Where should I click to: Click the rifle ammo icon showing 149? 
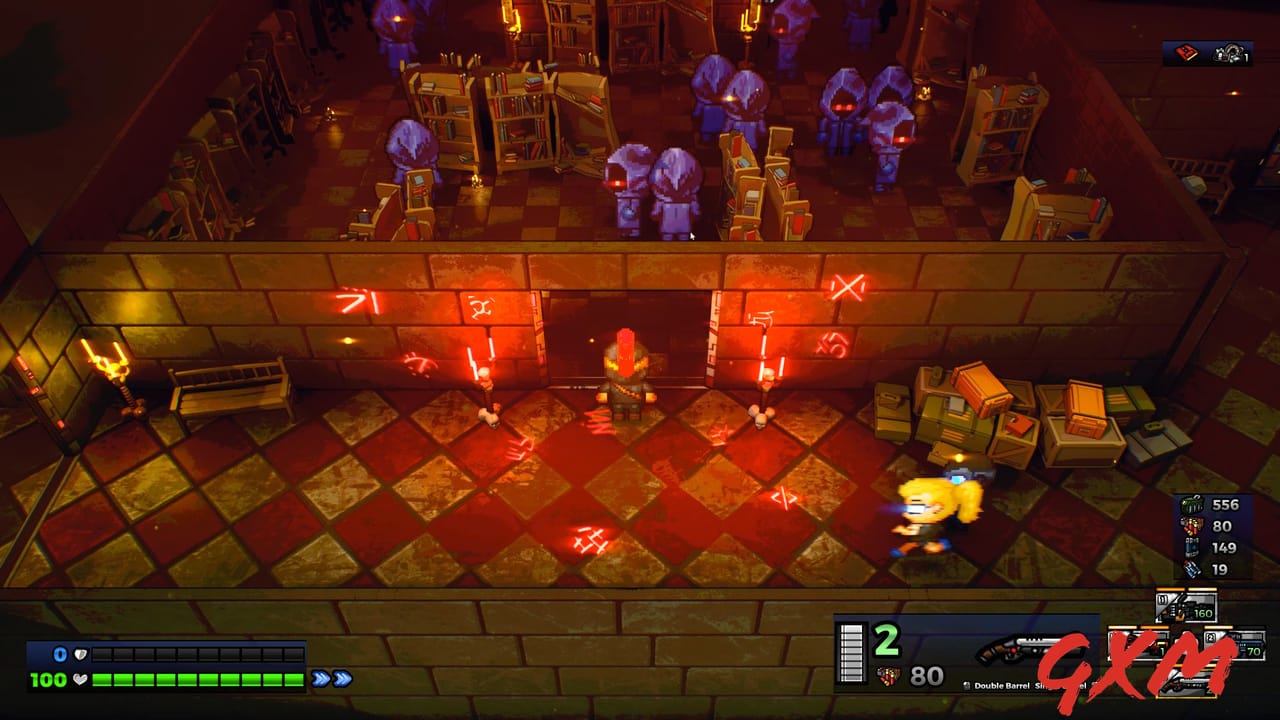(x=1192, y=547)
